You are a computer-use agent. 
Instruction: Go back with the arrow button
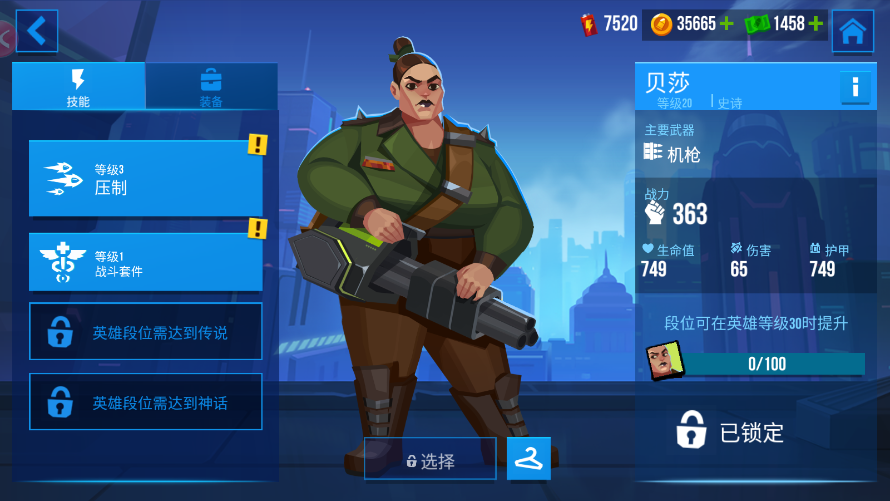37,31
